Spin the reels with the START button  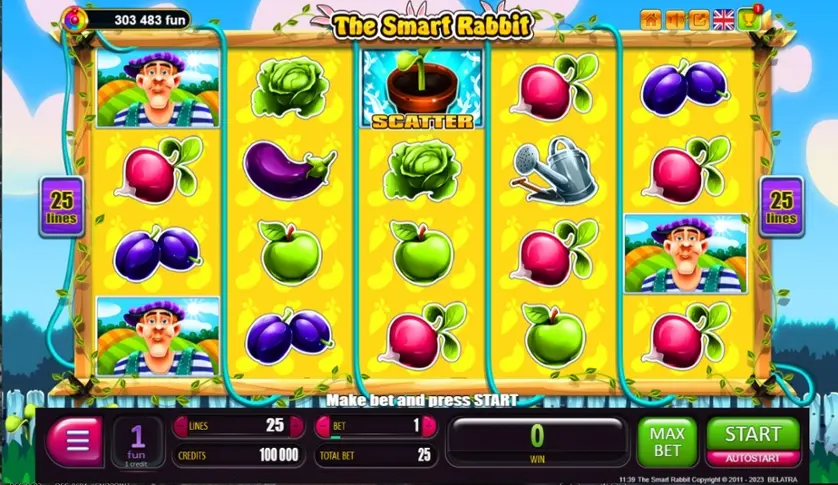753,433
